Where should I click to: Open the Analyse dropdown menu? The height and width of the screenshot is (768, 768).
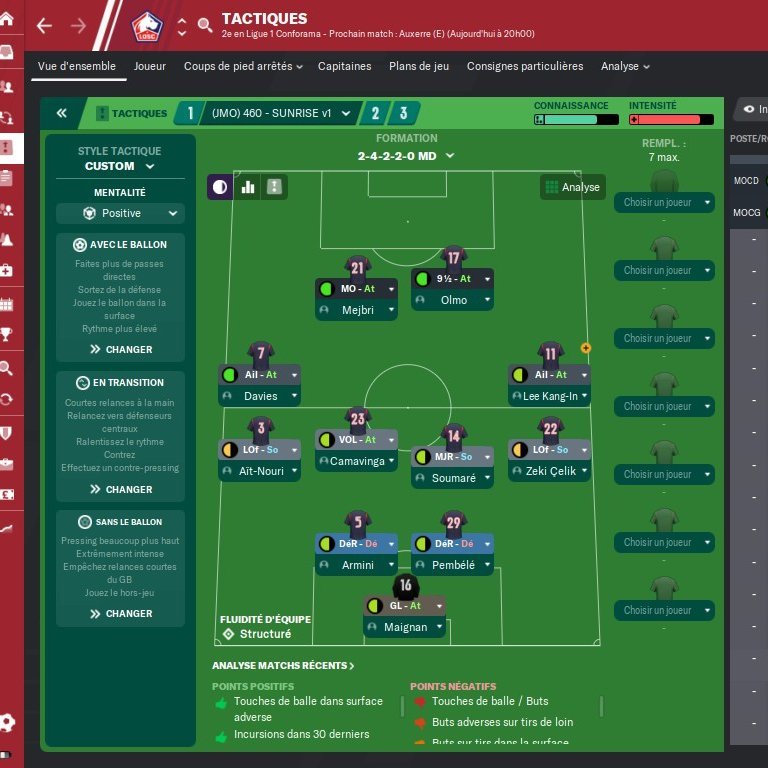[625, 66]
